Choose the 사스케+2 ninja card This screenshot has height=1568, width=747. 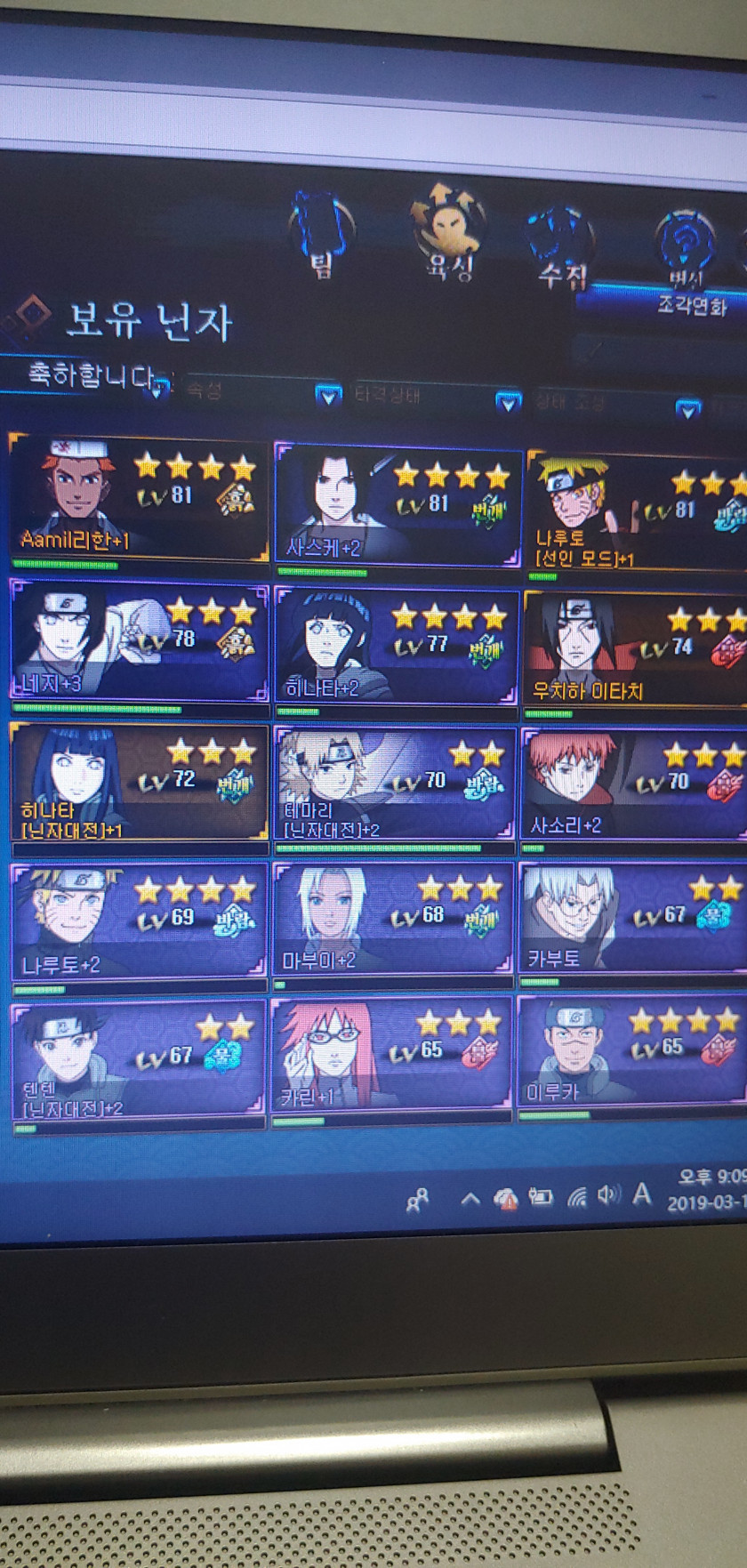(x=397, y=504)
